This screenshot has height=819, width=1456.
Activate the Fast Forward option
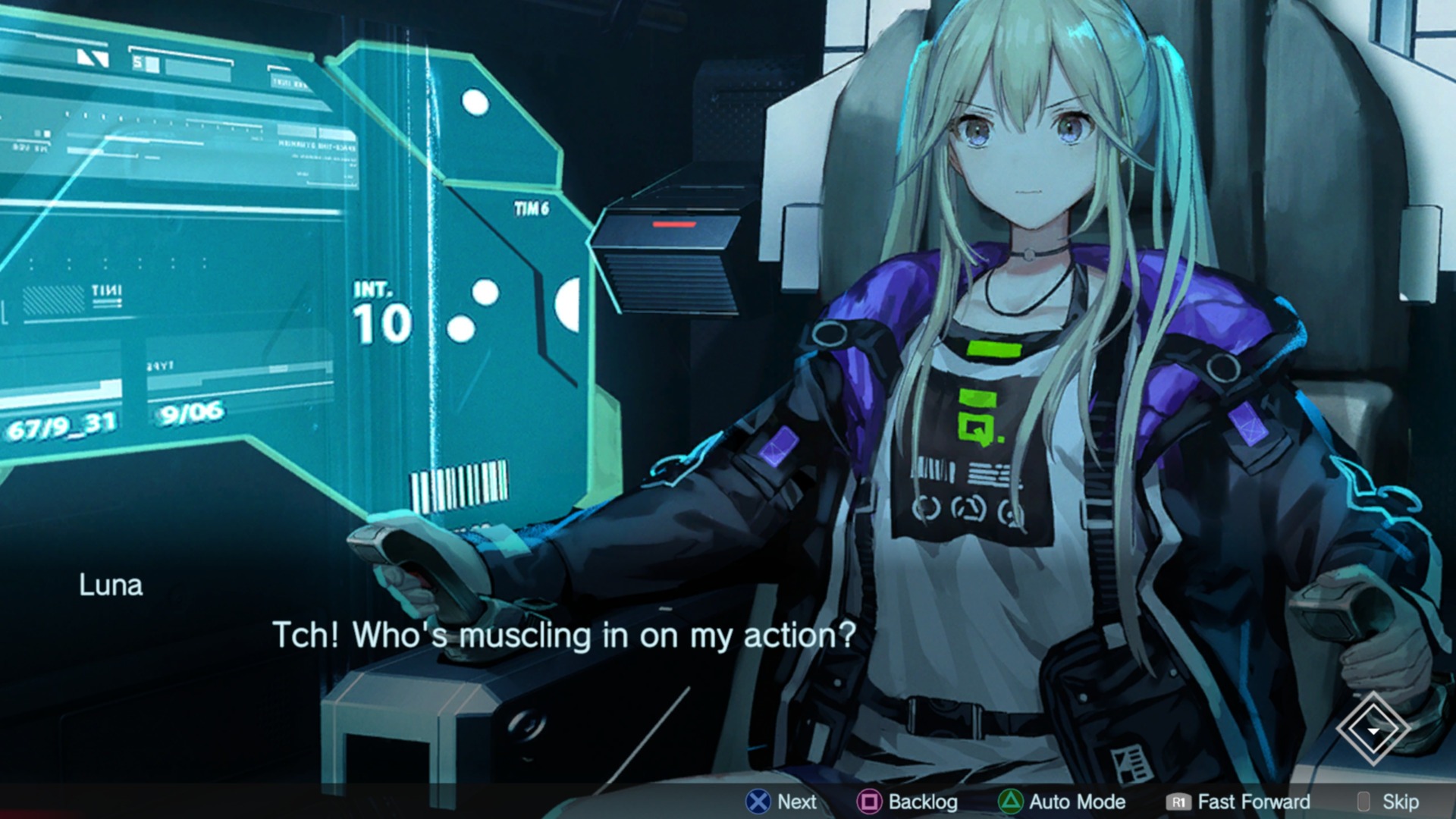point(1238,802)
